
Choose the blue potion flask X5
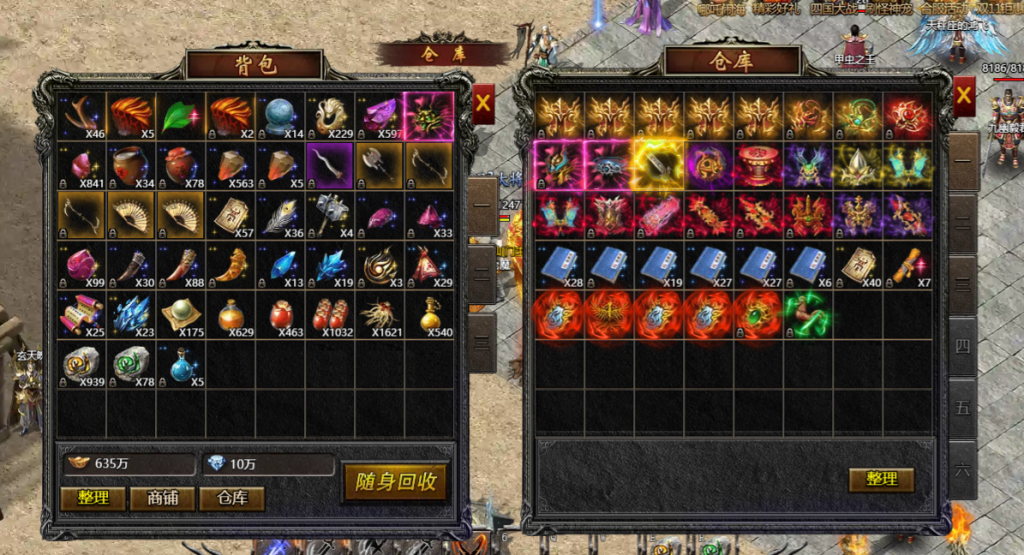[181, 365]
